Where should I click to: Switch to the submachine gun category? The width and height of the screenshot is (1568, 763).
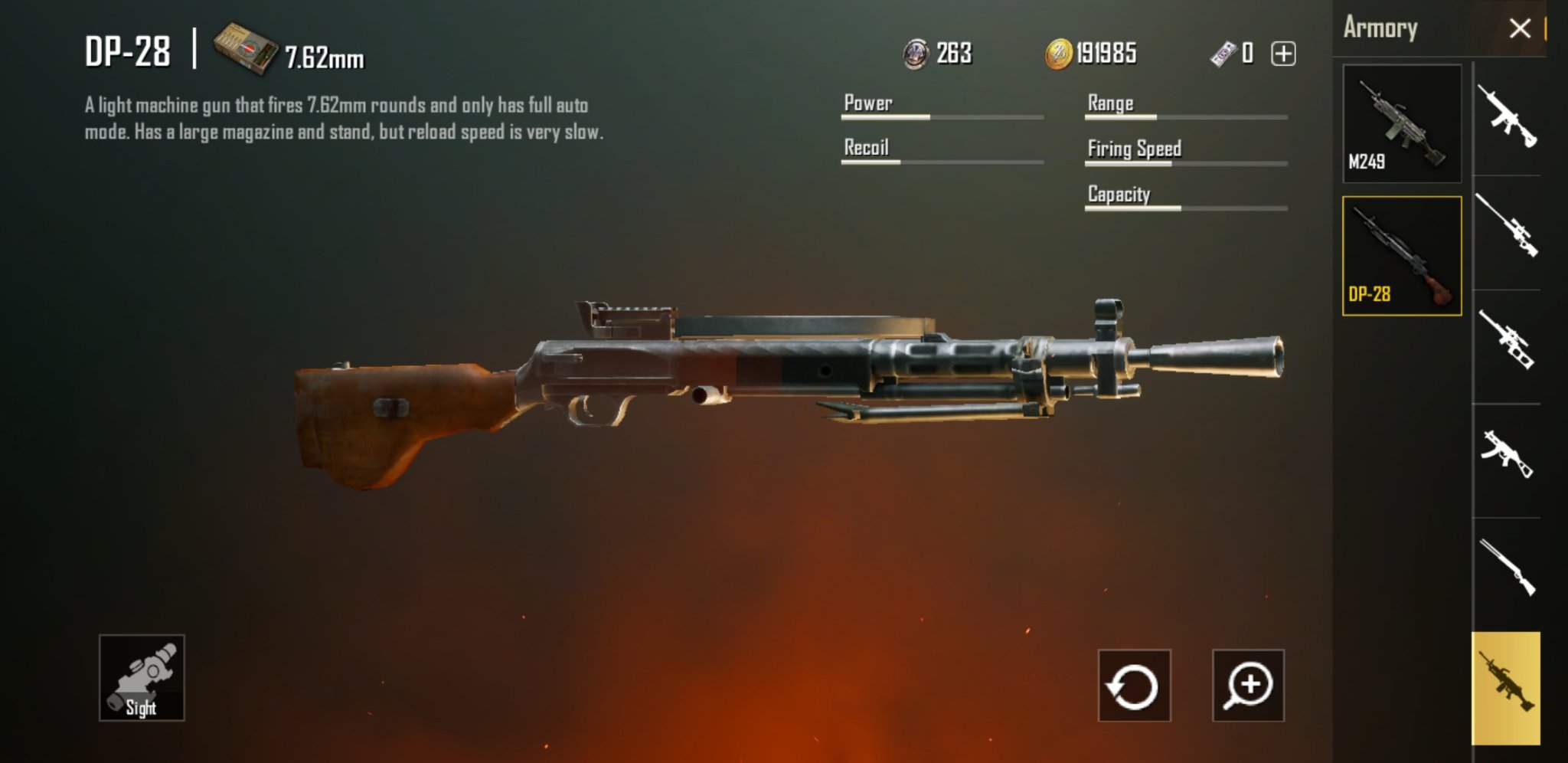pos(1507,454)
